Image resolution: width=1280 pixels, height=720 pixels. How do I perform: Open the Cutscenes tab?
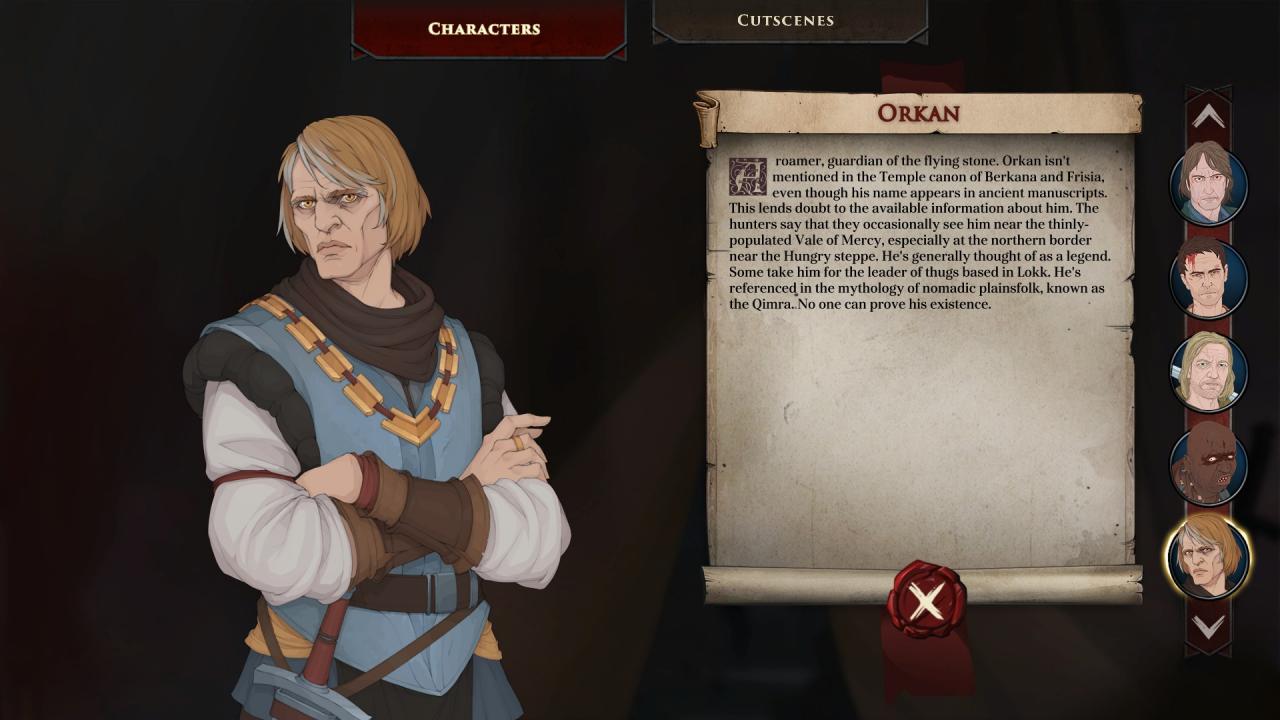(786, 21)
